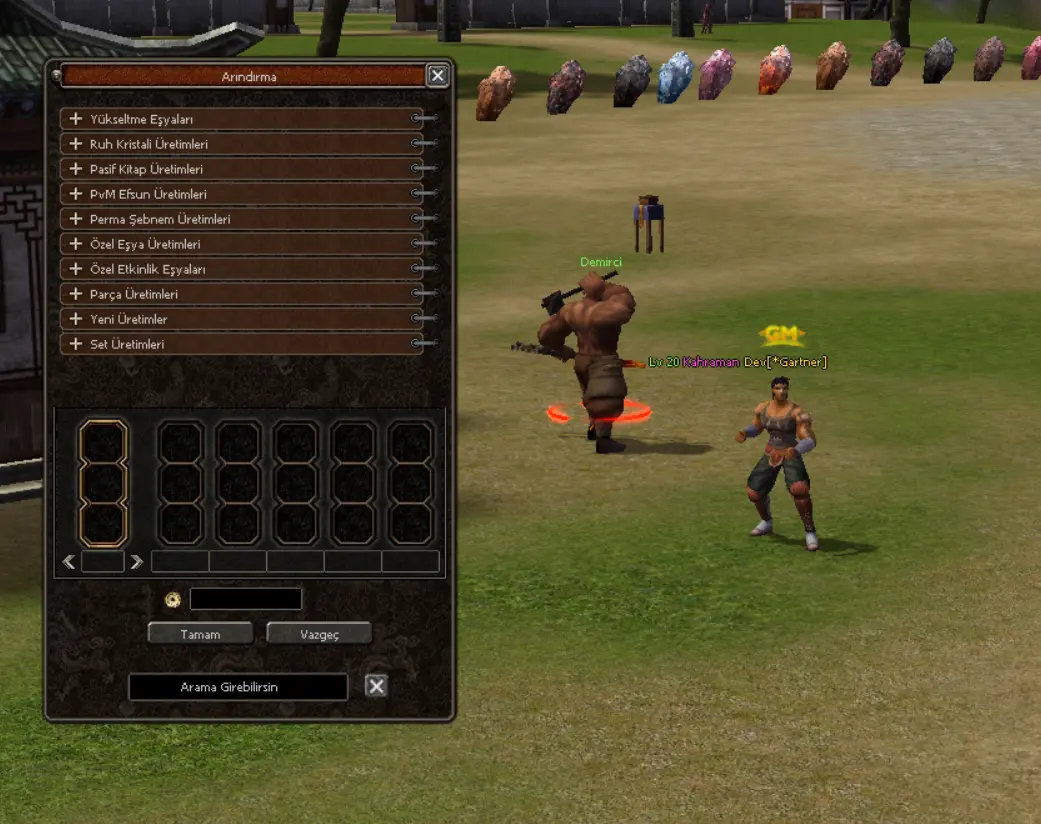The width and height of the screenshot is (1041, 824).
Task: Expand the Yükseltme Eşyaları category
Action: coord(76,119)
